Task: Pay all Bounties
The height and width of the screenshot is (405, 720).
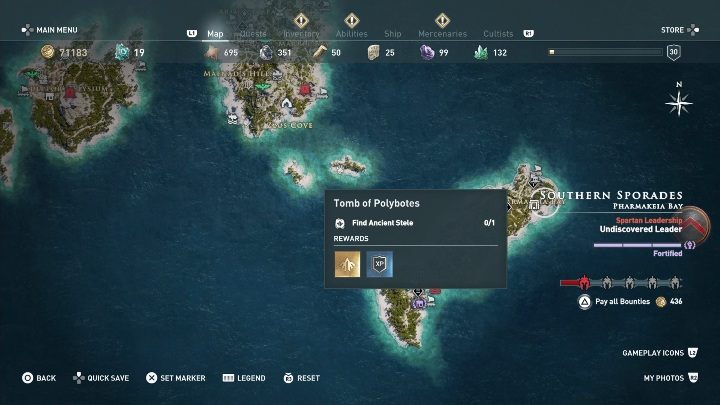Action: tap(620, 301)
